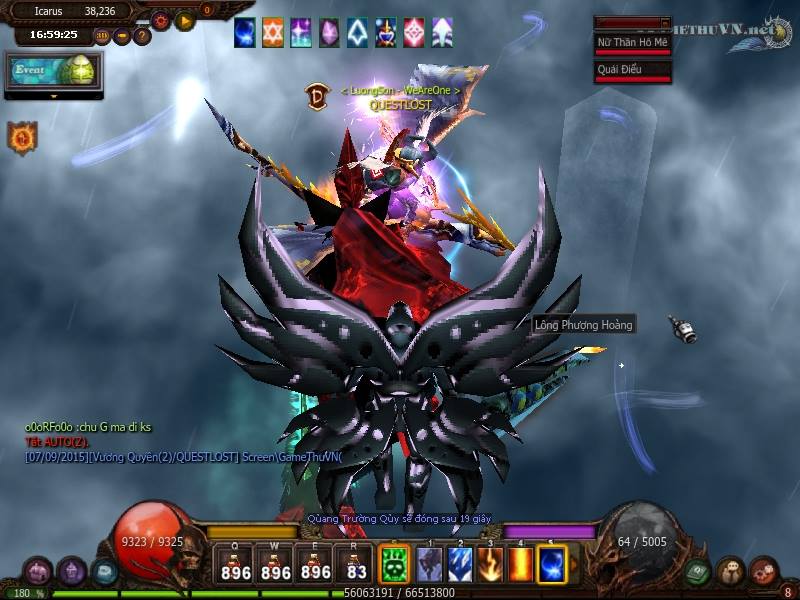Select the Nữ Thần Hộ Mê target entry
Screen dimensions: 800x600
click(x=632, y=43)
